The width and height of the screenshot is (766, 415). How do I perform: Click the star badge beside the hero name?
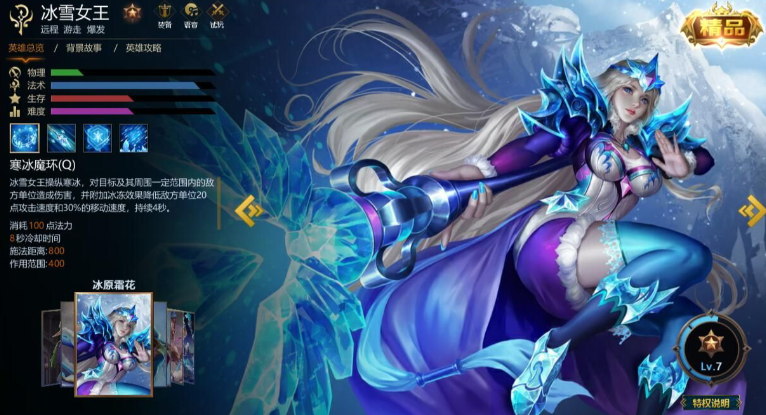[132, 13]
